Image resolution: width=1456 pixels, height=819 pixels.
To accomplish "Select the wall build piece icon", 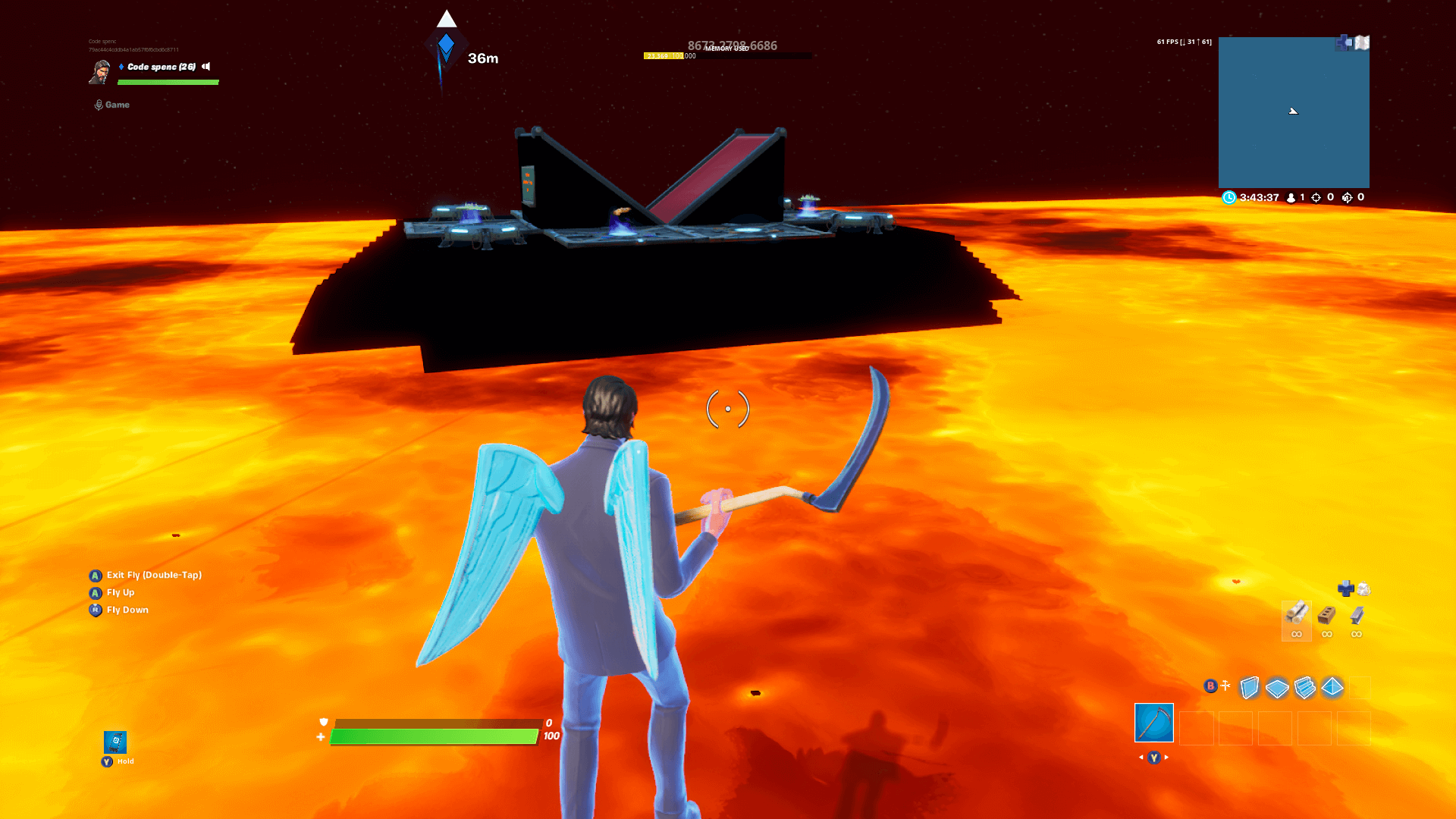I will 1249,688.
